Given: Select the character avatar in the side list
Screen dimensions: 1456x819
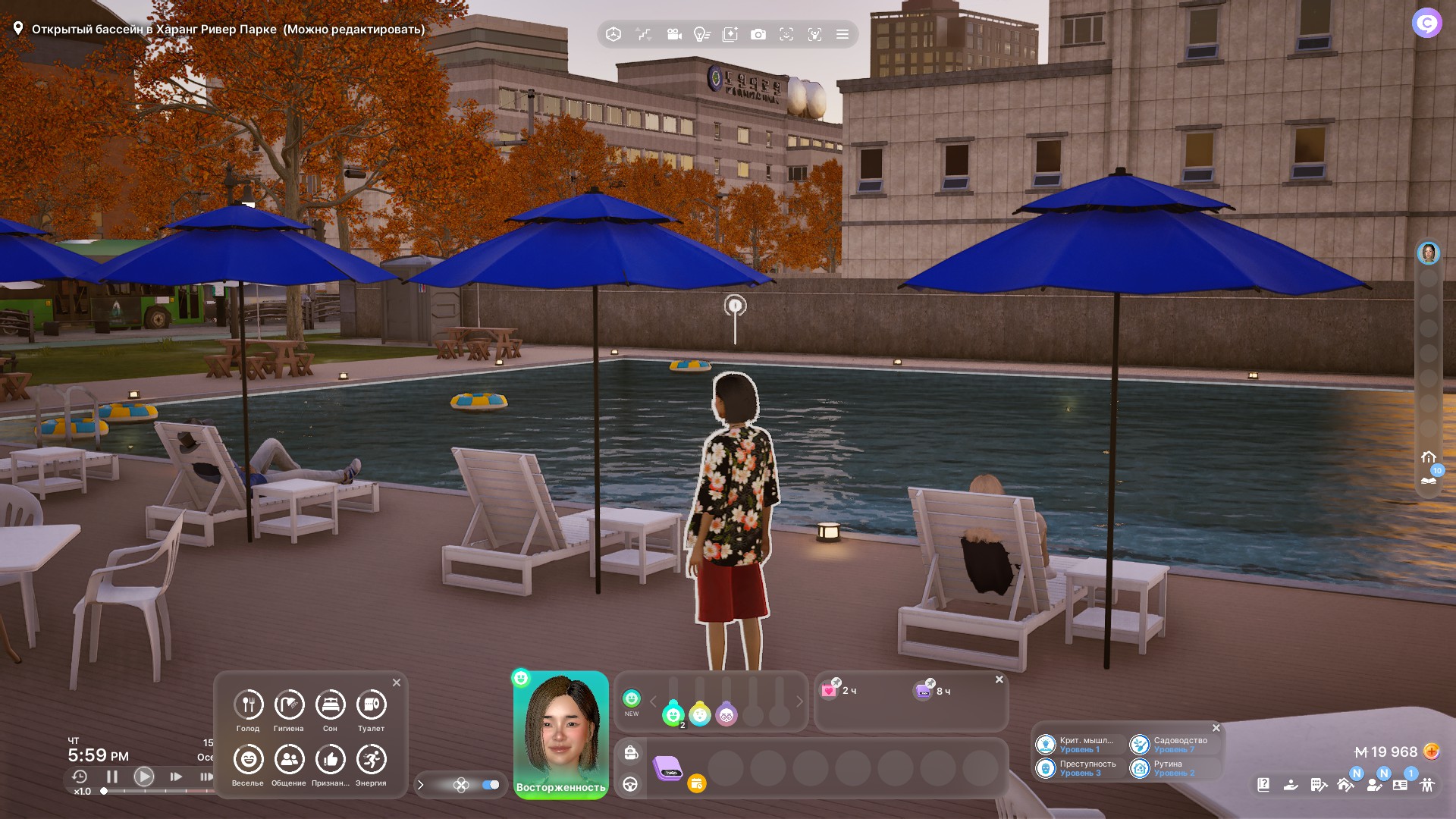Looking at the screenshot, I should pyautogui.click(x=1428, y=253).
